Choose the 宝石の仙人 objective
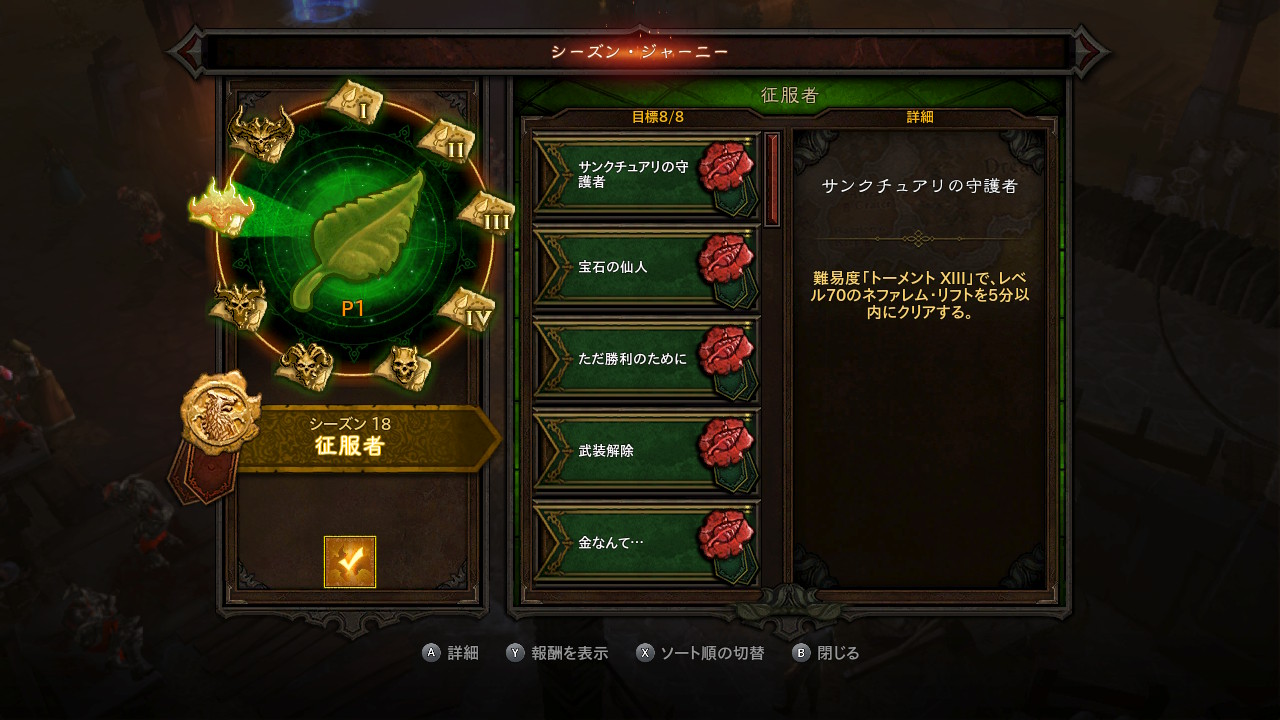Viewport: 1280px width, 720px height. [646, 267]
